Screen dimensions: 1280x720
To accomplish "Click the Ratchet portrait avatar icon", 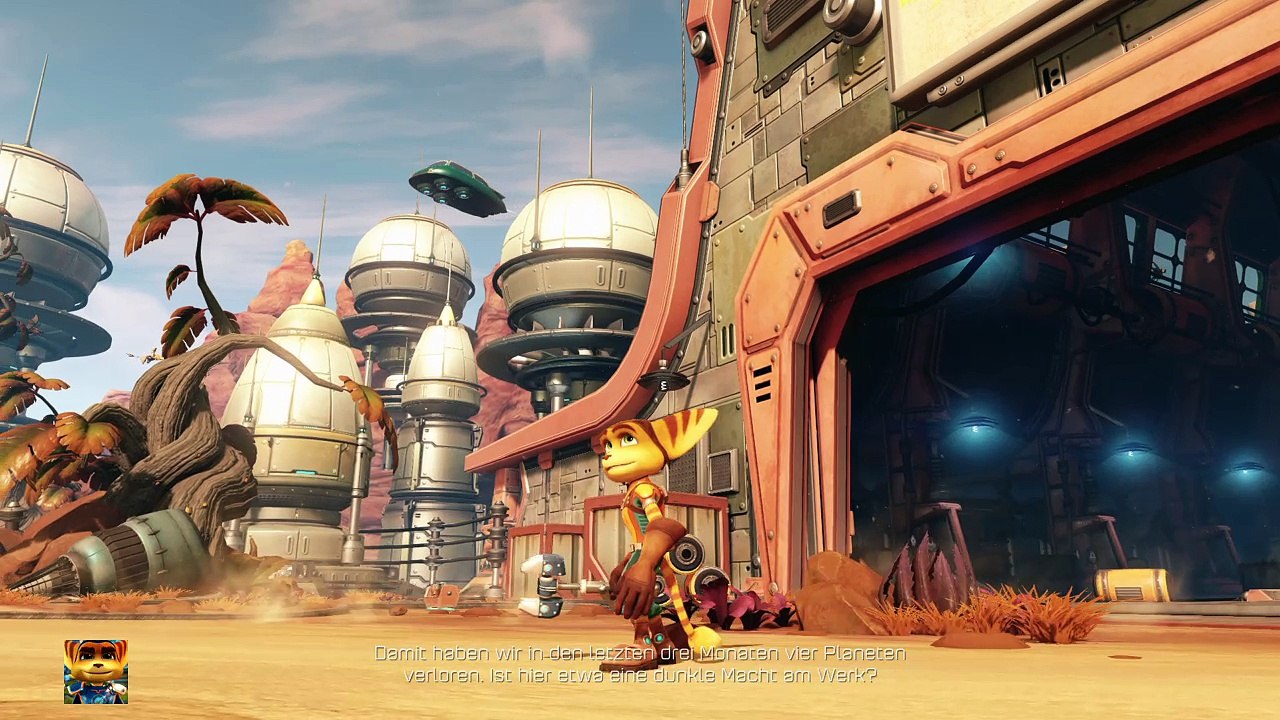I will [x=96, y=671].
